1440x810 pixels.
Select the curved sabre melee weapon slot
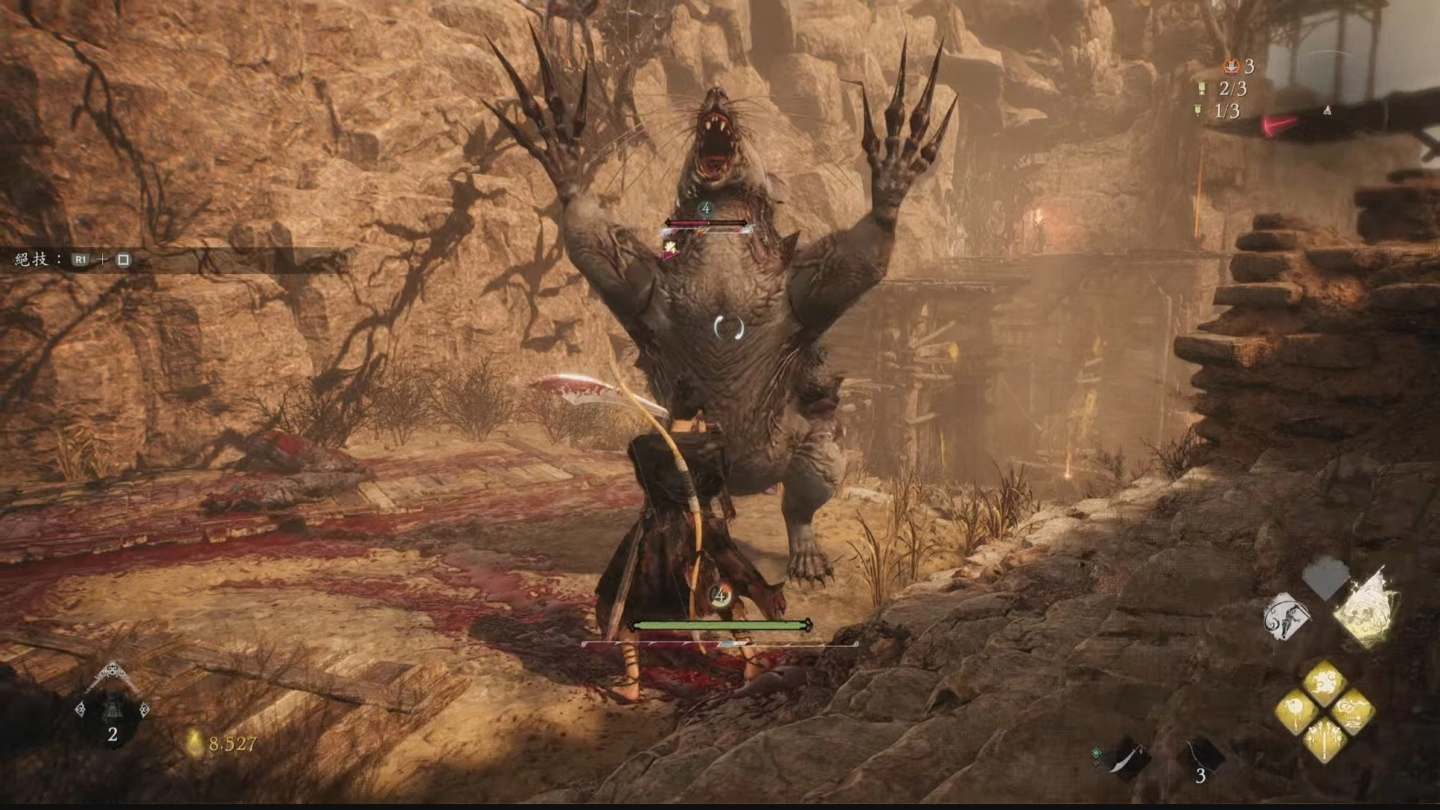[1128, 758]
